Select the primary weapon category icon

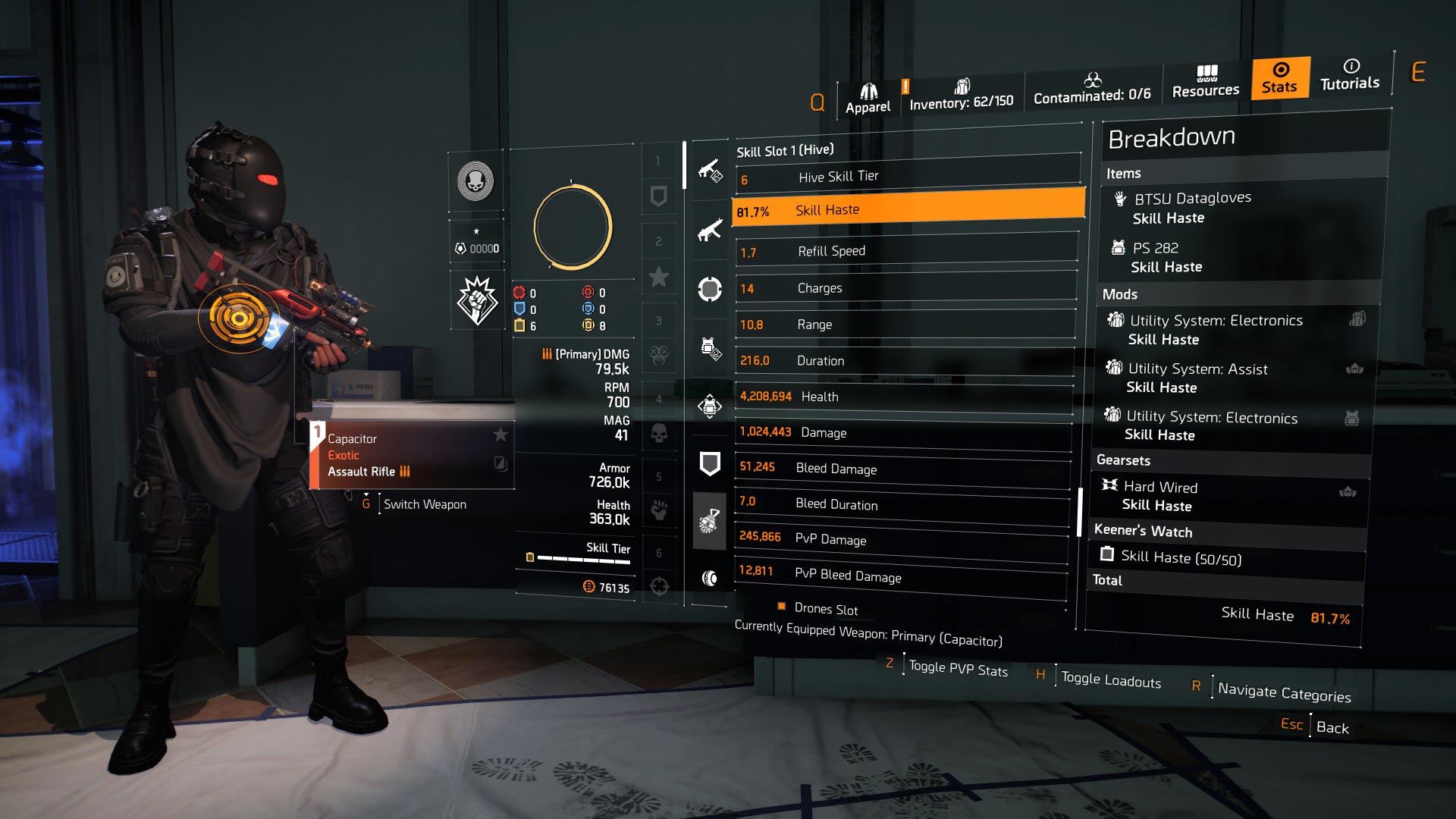point(711,170)
